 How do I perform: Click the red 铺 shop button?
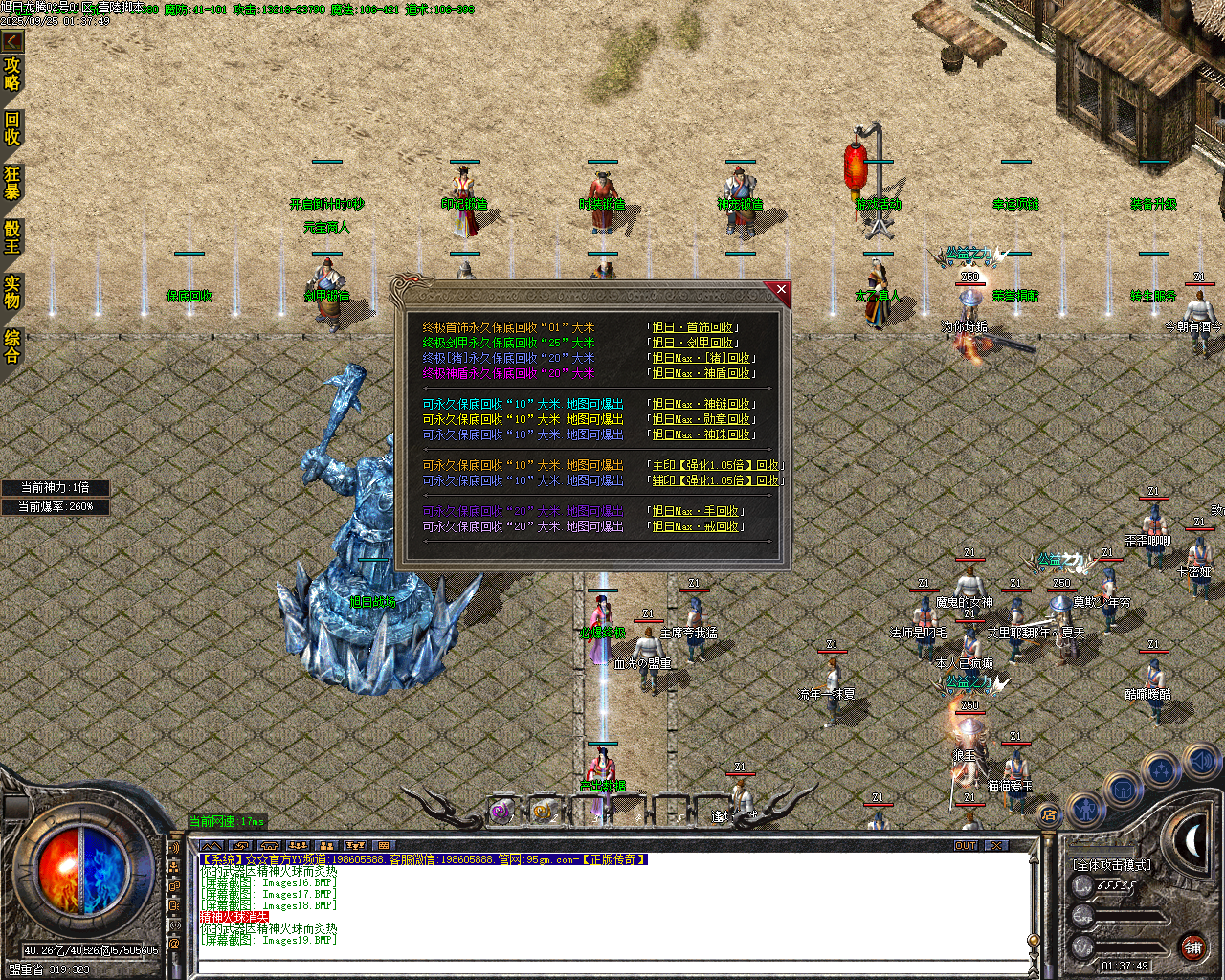point(1192,947)
